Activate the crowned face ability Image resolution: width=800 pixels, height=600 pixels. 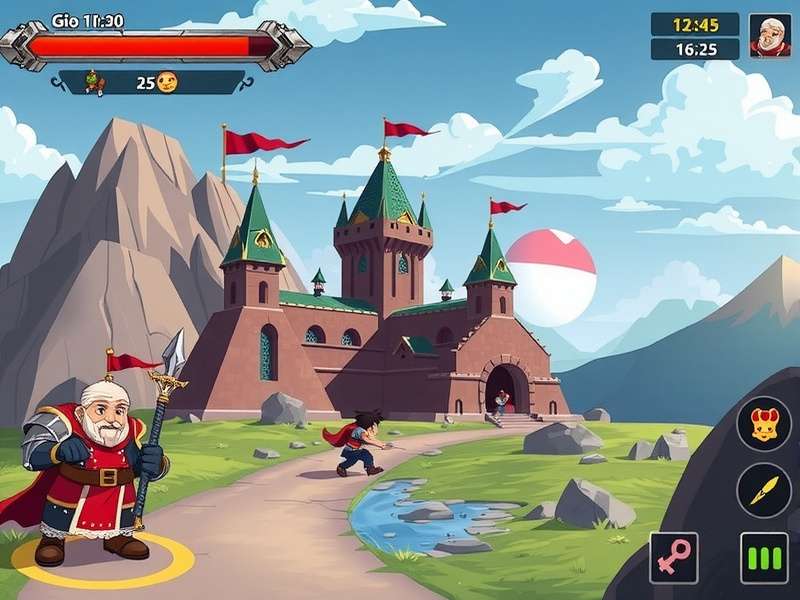point(764,423)
